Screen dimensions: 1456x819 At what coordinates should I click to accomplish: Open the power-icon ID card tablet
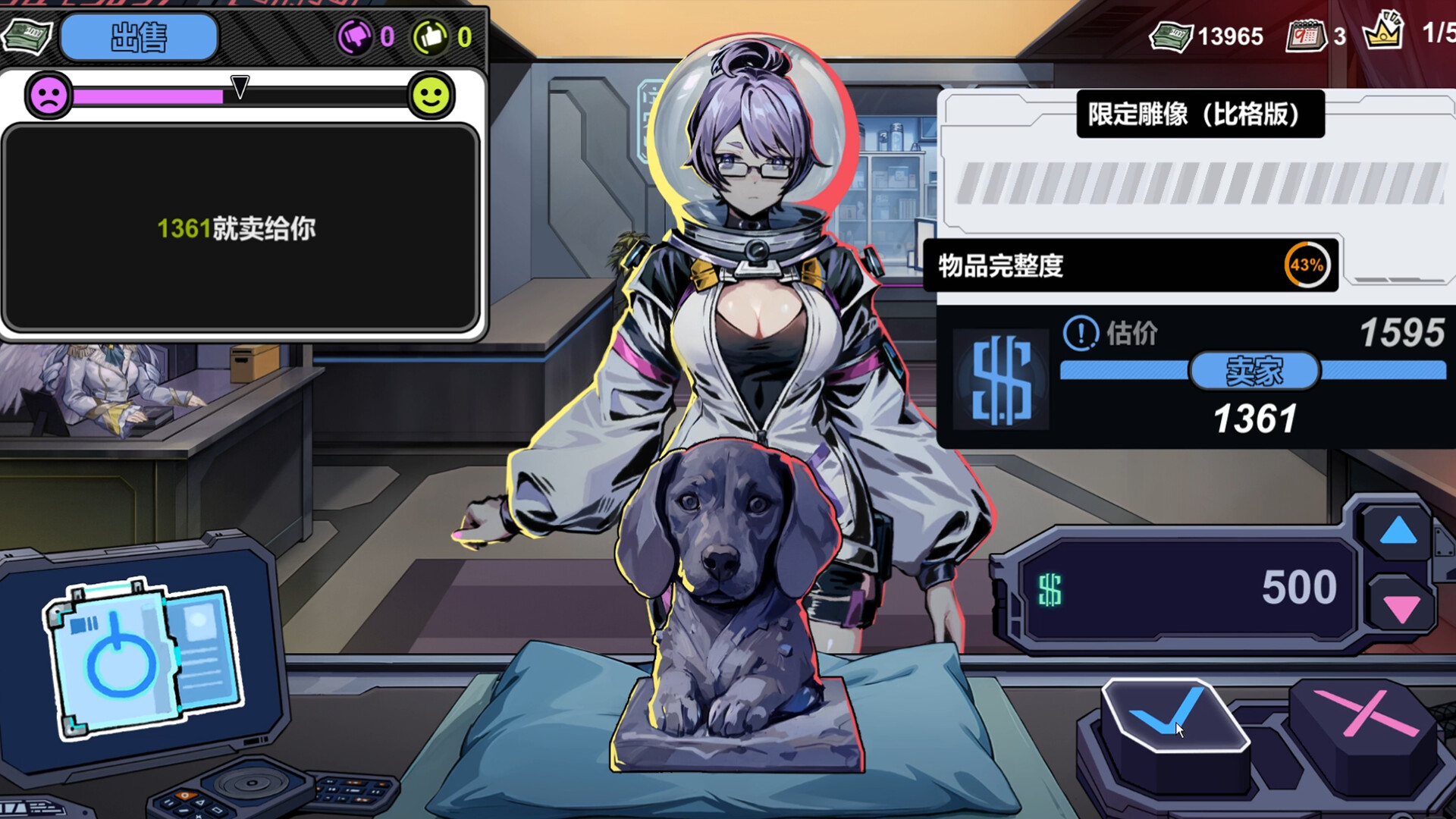[142, 658]
